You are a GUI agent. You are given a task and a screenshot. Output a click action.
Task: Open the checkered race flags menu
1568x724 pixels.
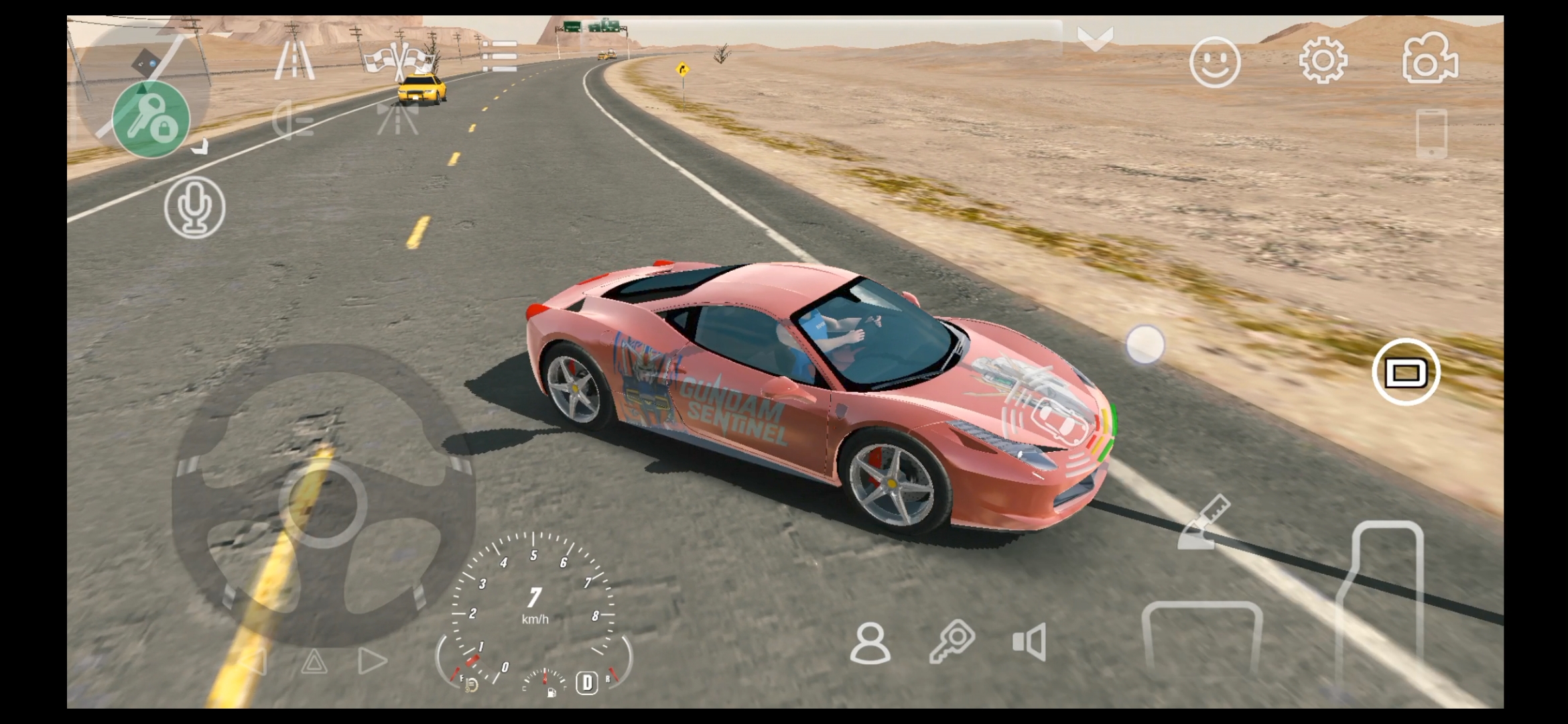click(x=399, y=60)
